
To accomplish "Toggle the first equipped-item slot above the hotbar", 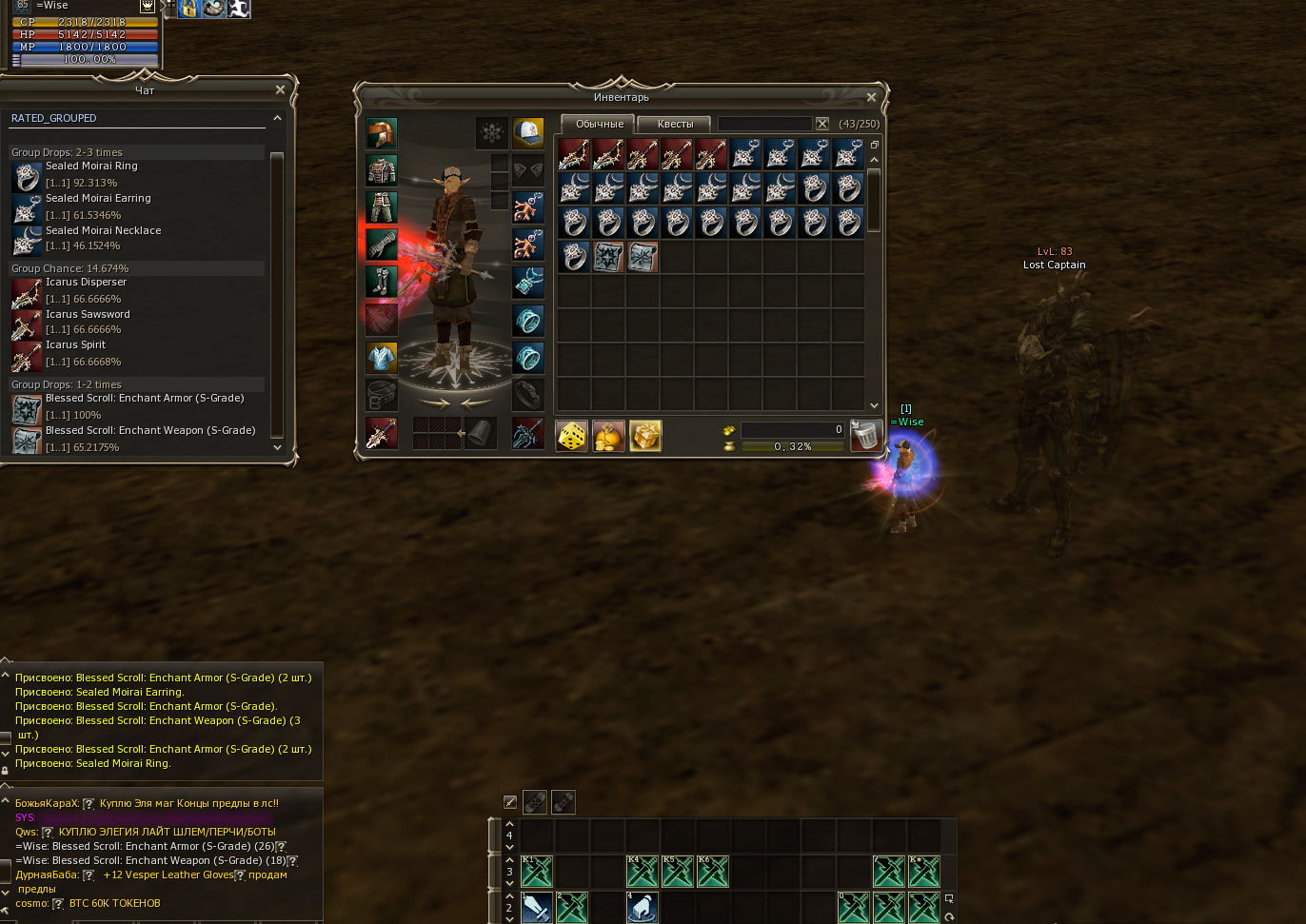I will point(535,802).
